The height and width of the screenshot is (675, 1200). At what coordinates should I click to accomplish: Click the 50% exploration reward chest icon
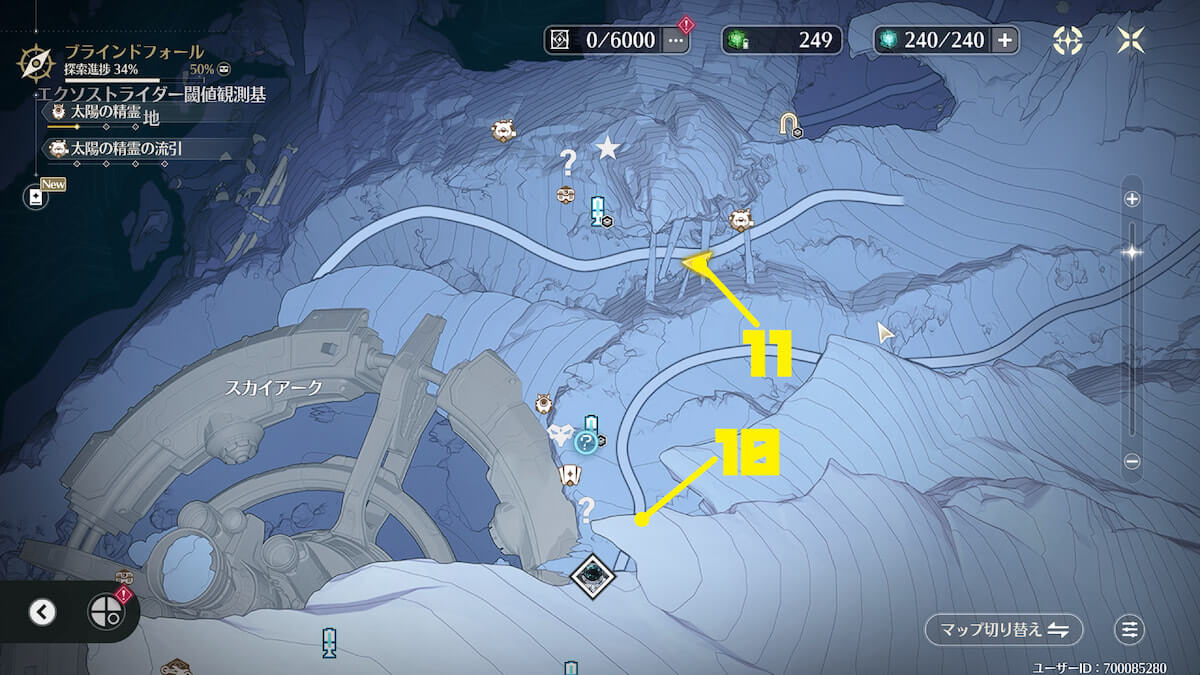pos(225,70)
